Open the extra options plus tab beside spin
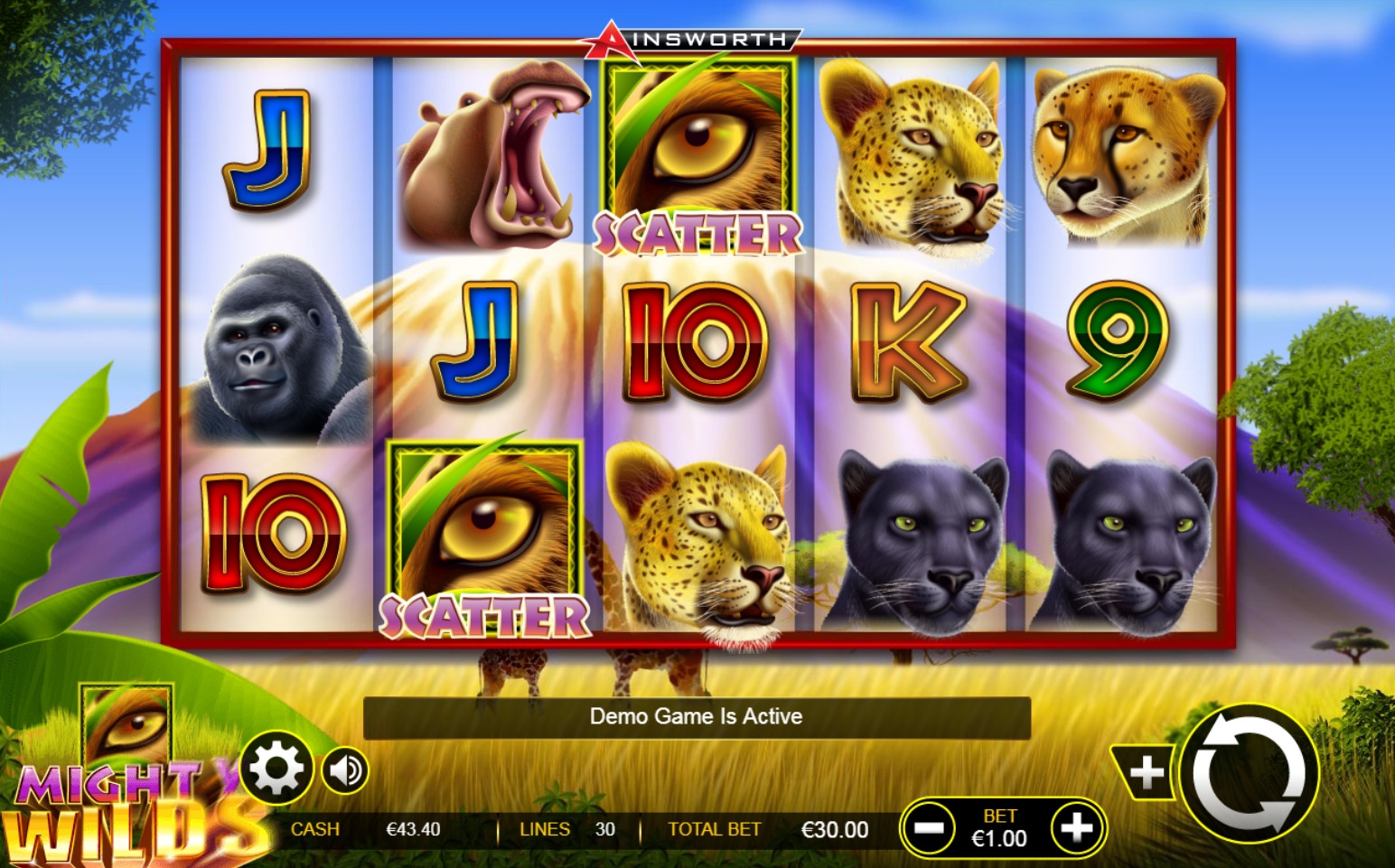The width and height of the screenshot is (1395, 868). tap(1145, 772)
